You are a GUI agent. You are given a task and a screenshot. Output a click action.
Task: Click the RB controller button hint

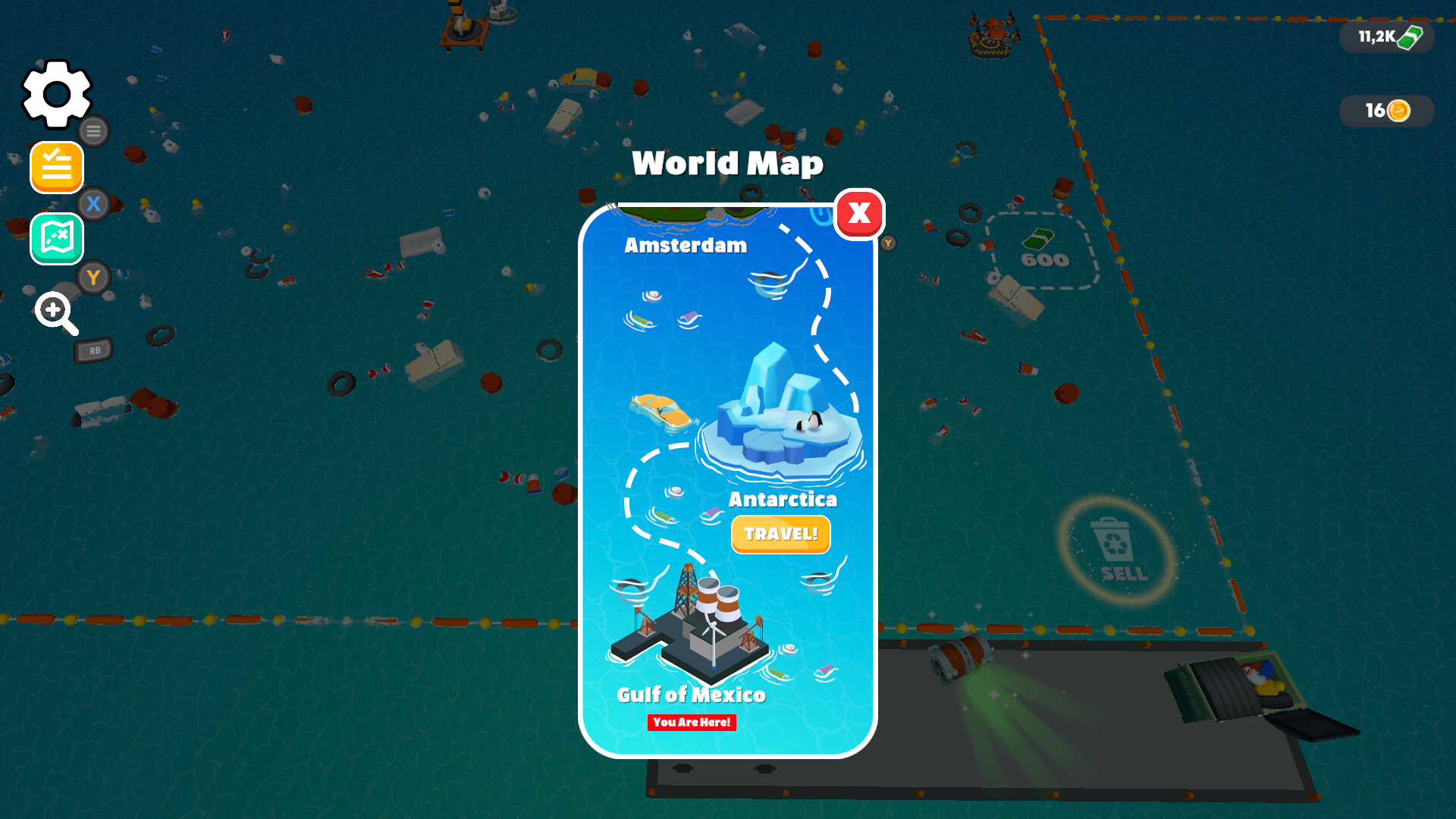[93, 350]
